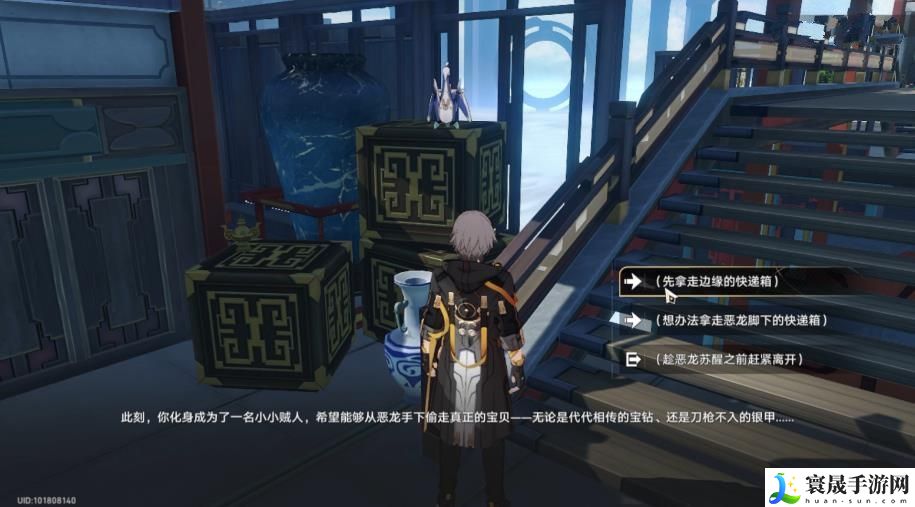915x507 pixels.
Task: Choose '先拿走边缘的快递箱' dialogue option
Action: click(716, 282)
